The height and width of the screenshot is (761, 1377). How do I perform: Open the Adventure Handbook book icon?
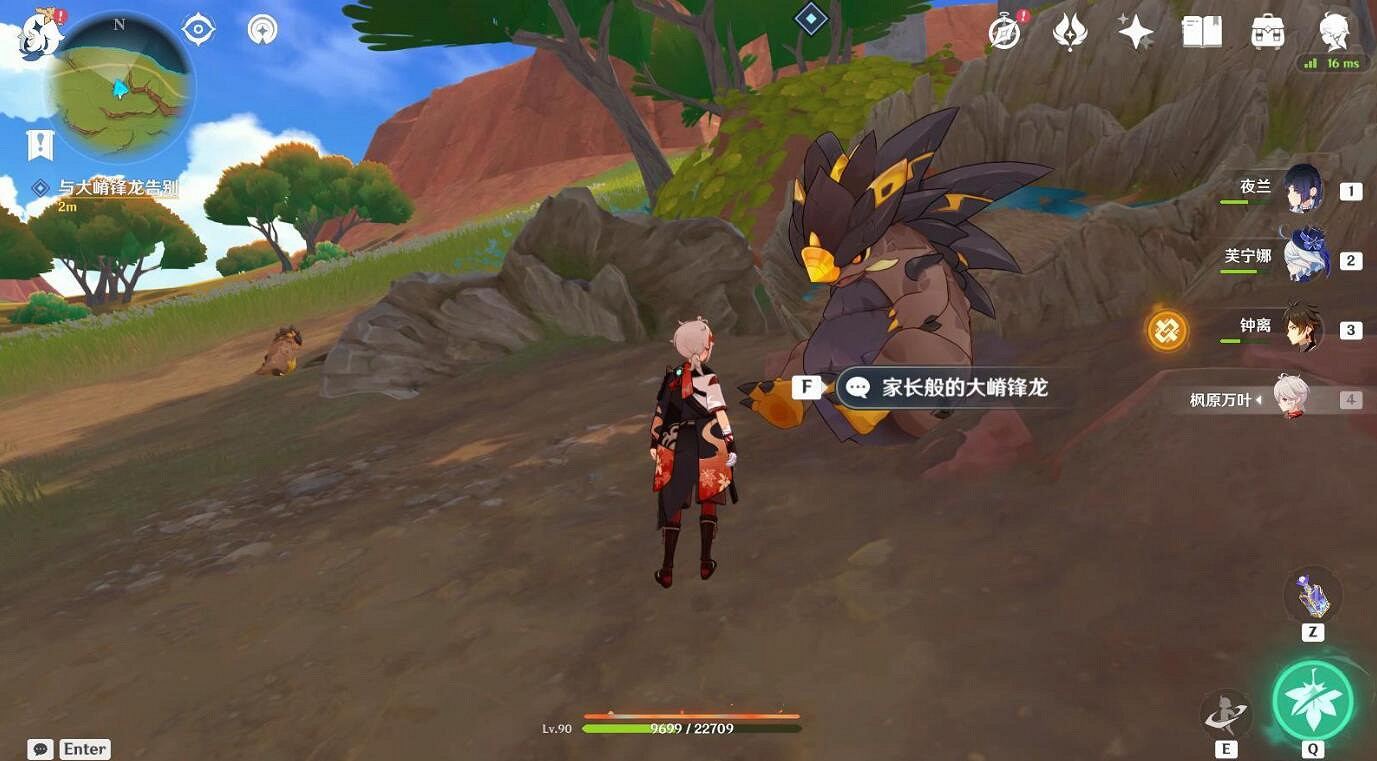point(1200,31)
